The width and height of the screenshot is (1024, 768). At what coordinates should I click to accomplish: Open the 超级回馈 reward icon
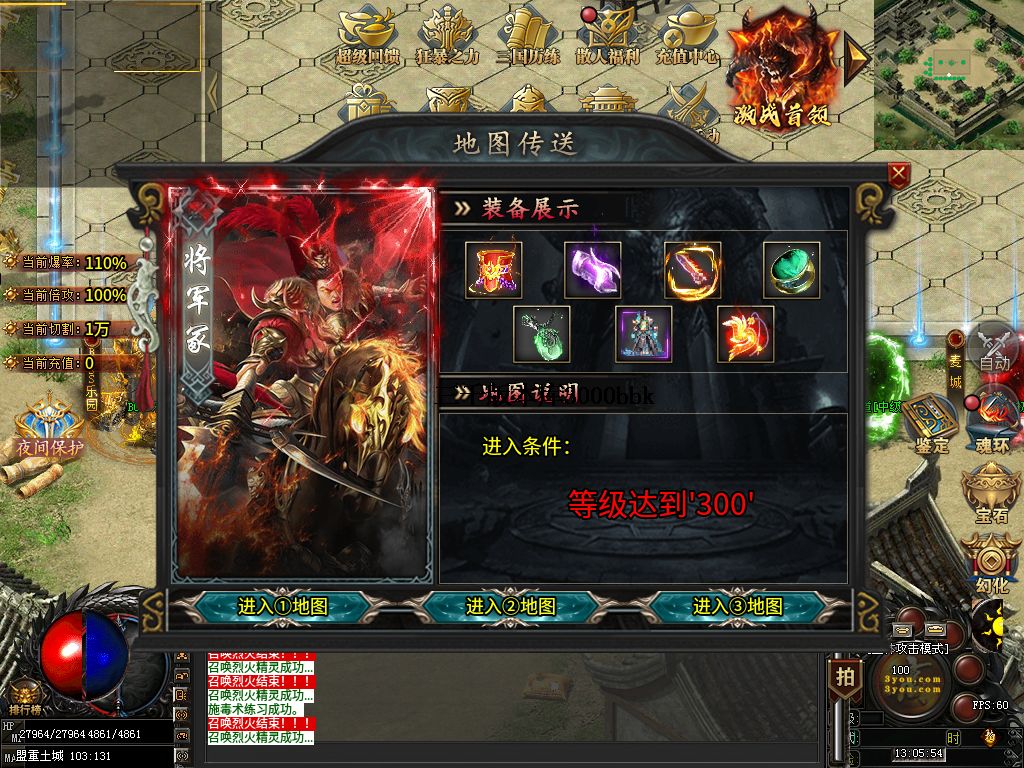coord(367,36)
